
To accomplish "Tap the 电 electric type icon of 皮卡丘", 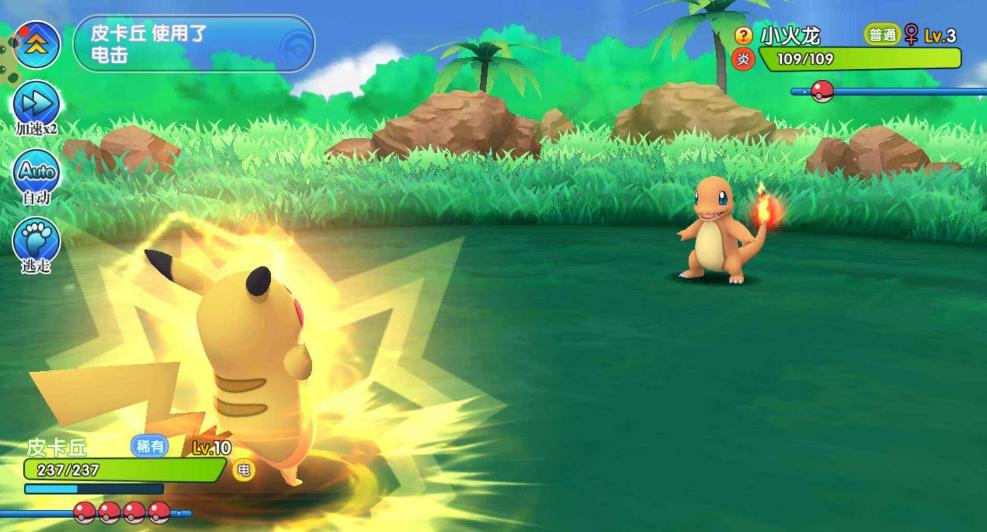I will click(x=243, y=469).
